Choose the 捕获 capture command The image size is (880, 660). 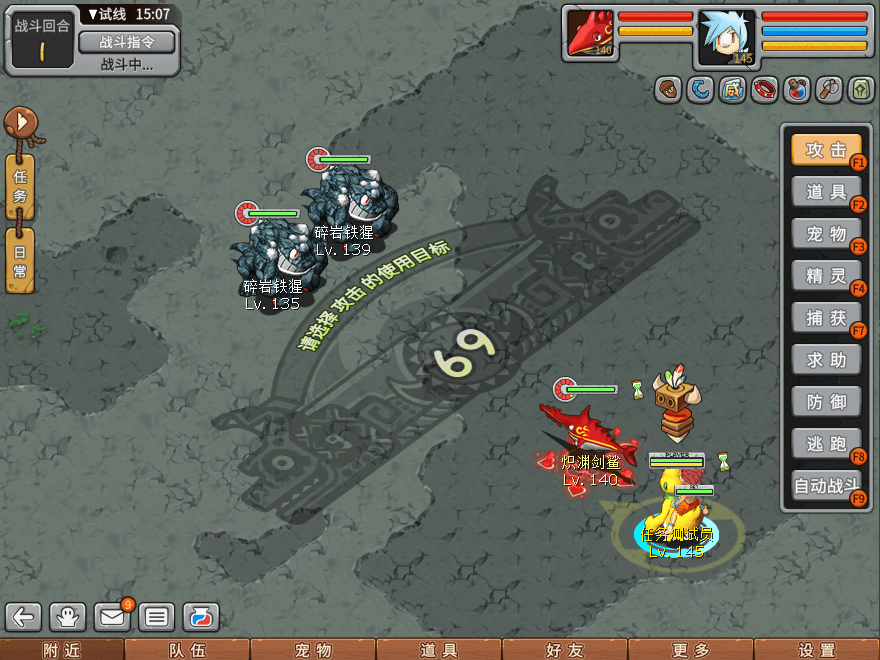point(826,318)
